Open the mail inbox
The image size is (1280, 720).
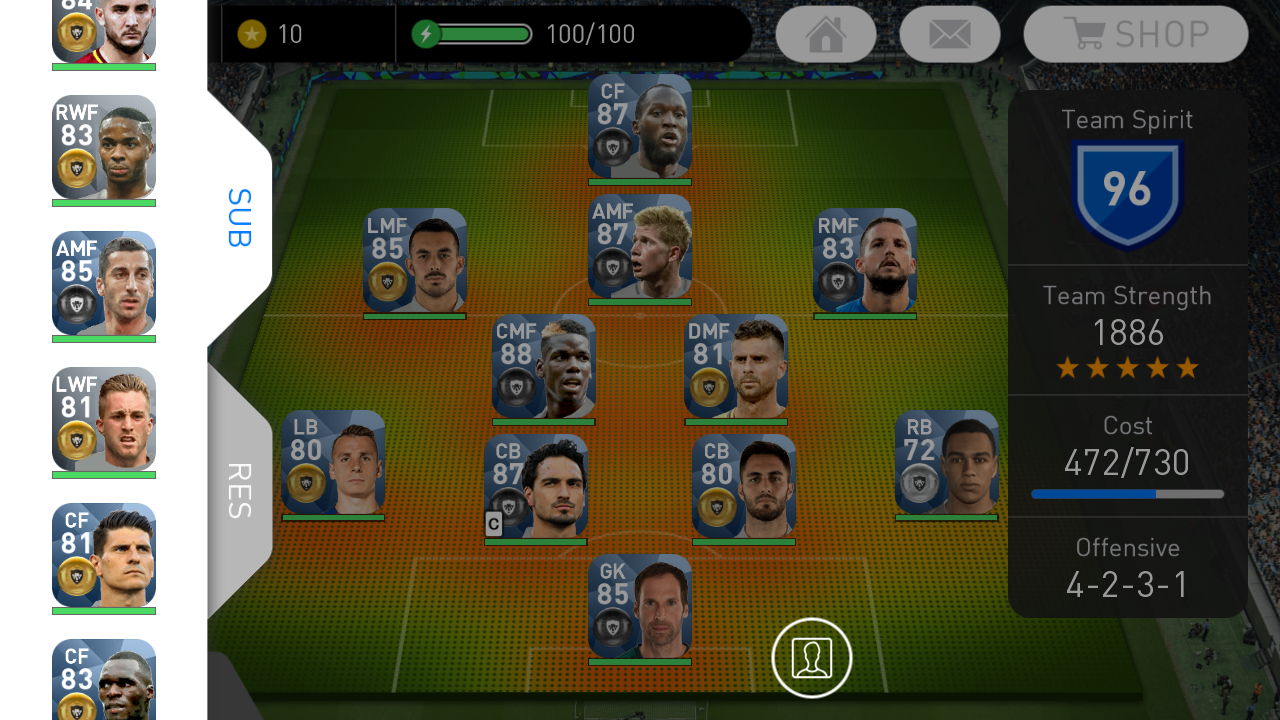[949, 34]
